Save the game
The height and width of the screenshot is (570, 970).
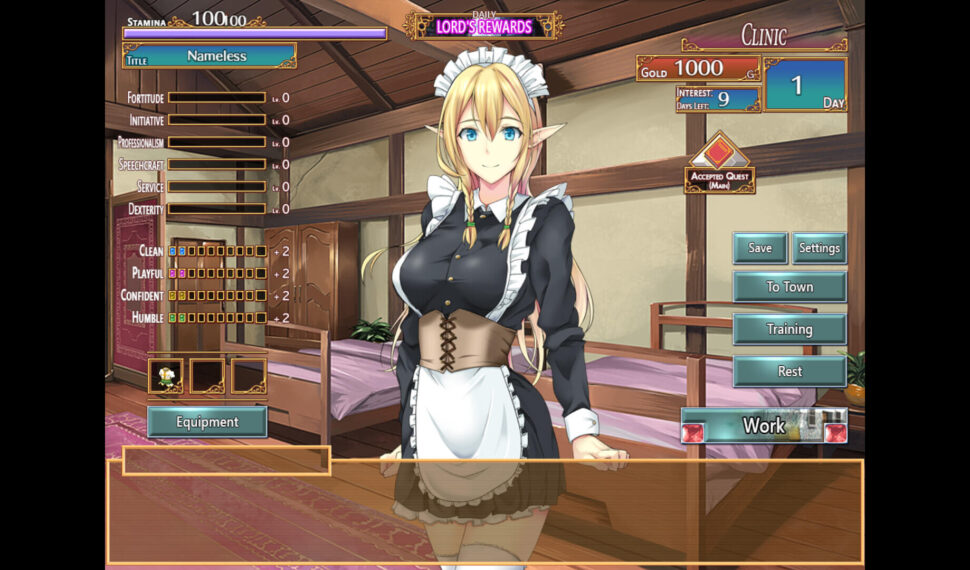[x=760, y=248]
